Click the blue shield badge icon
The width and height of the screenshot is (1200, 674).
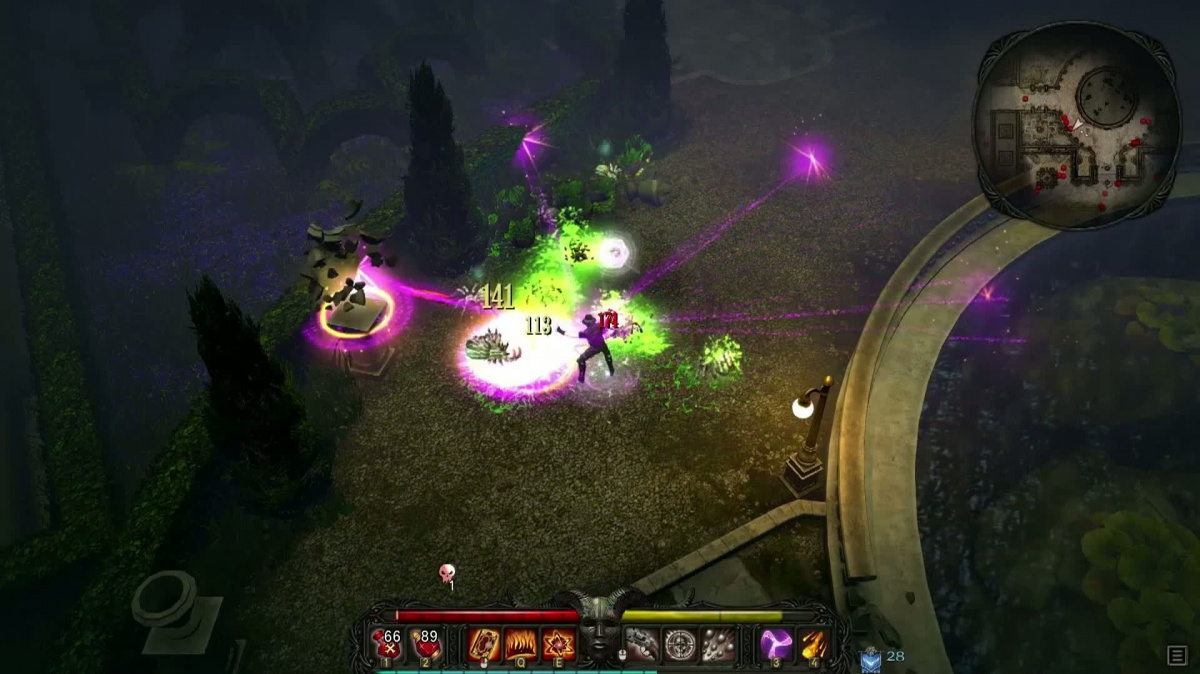tap(869, 658)
